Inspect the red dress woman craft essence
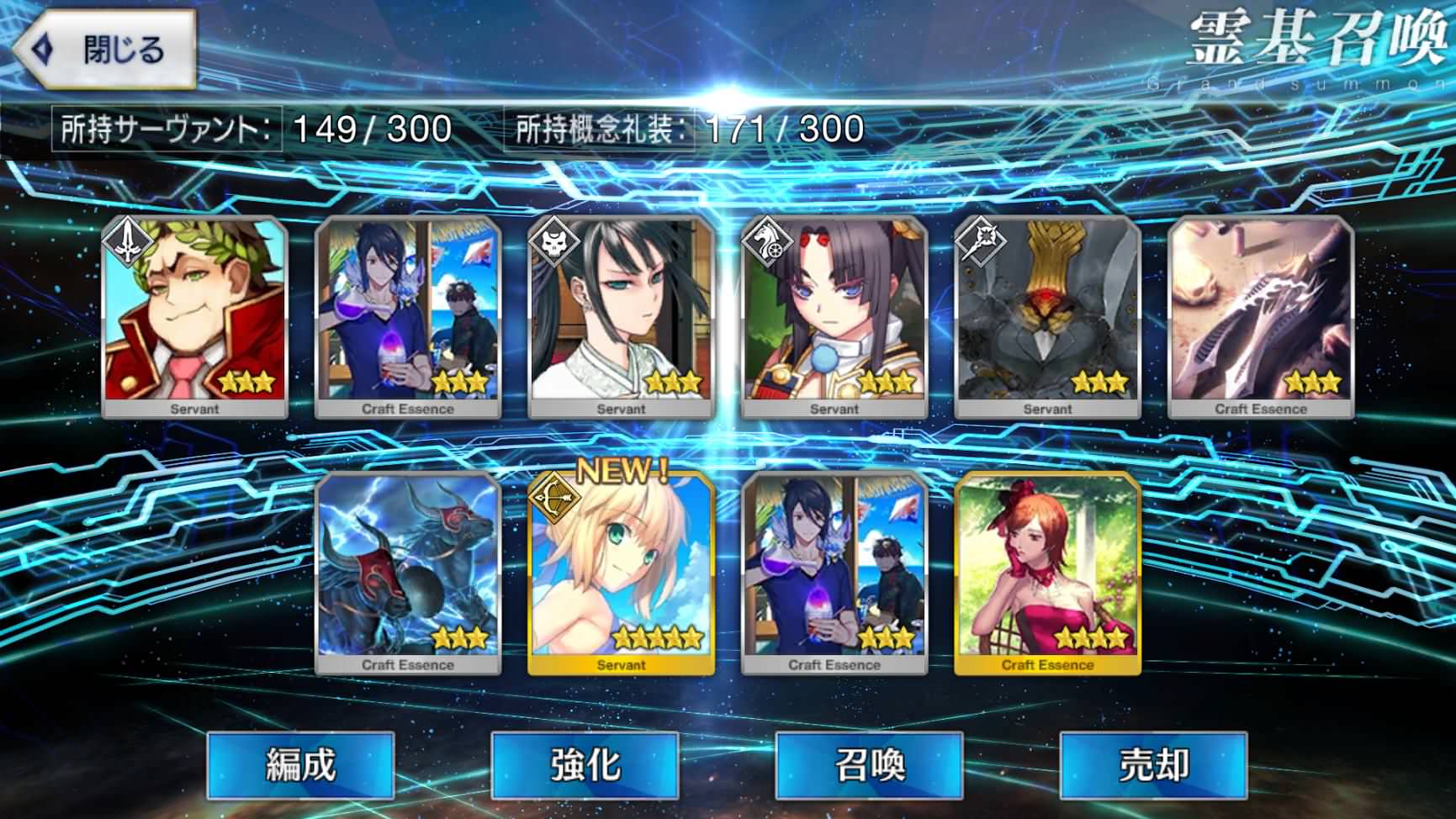The width and height of the screenshot is (1456, 819). pos(1047,573)
